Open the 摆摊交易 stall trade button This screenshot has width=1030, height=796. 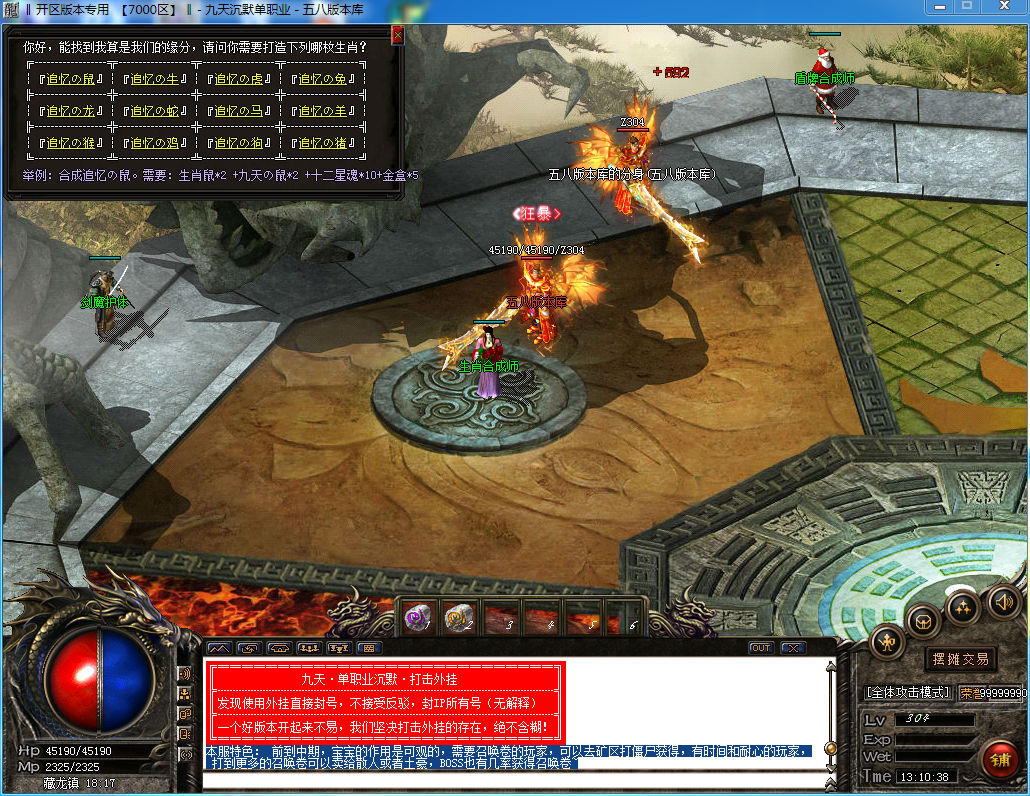click(960, 659)
